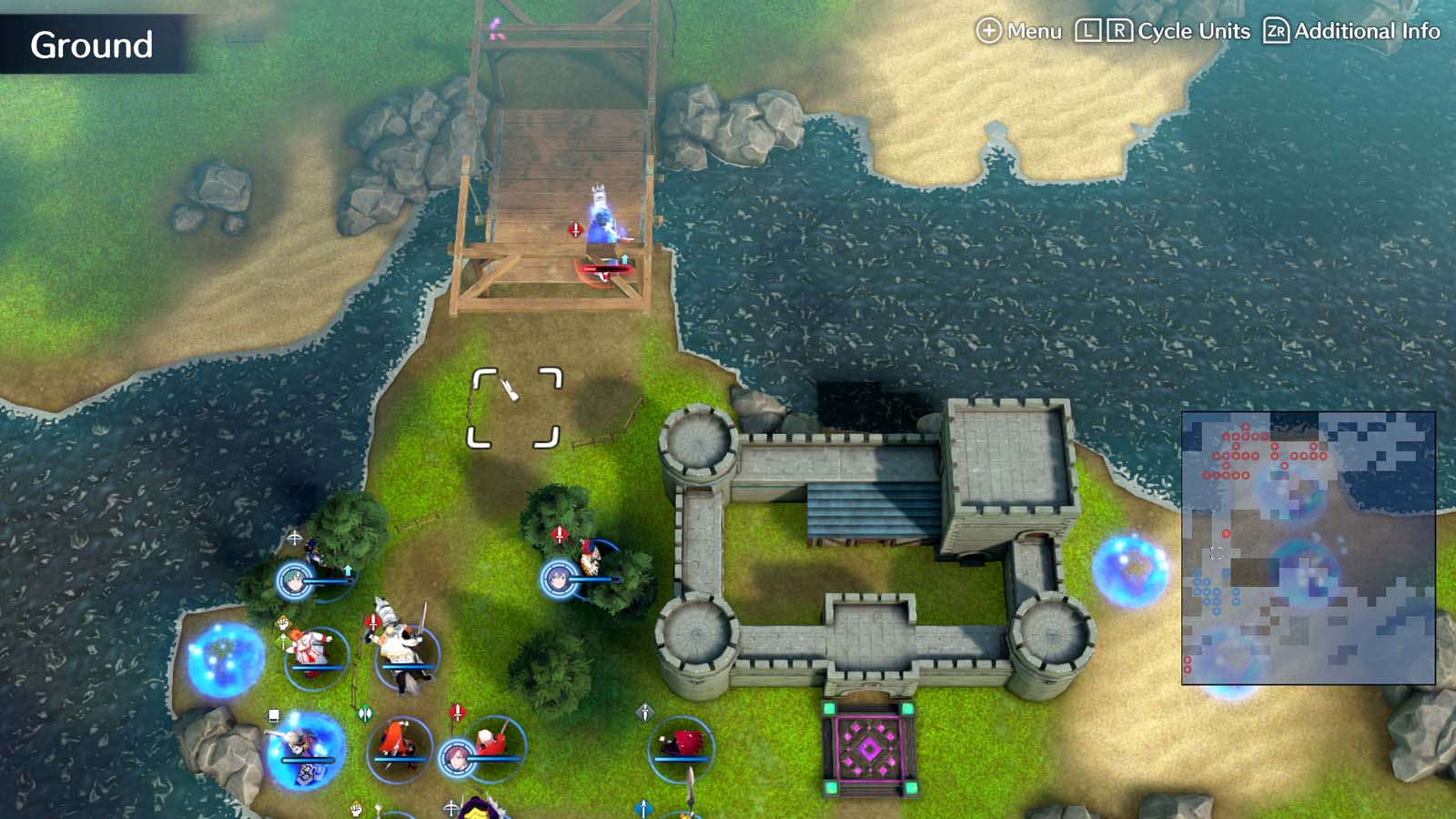Click the Plus button icon beside Menu

pyautogui.click(x=988, y=30)
